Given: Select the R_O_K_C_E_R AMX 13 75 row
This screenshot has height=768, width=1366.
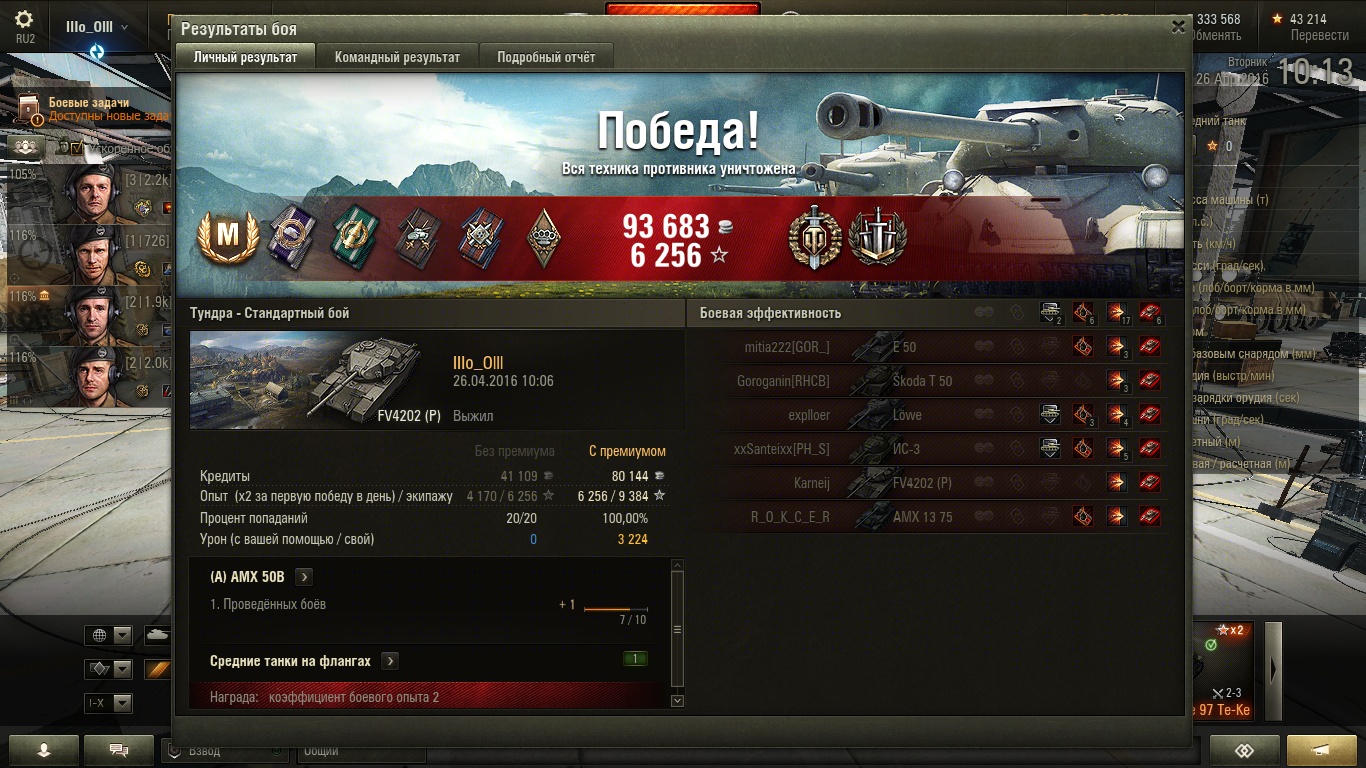Looking at the screenshot, I should click(940, 517).
